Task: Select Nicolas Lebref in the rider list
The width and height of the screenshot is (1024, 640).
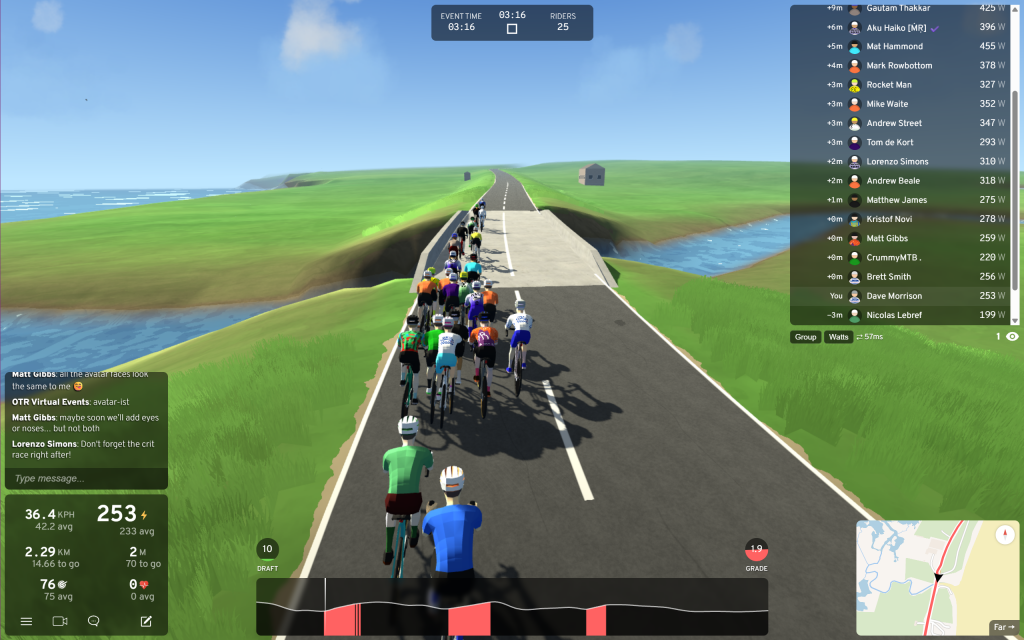Action: click(x=894, y=315)
